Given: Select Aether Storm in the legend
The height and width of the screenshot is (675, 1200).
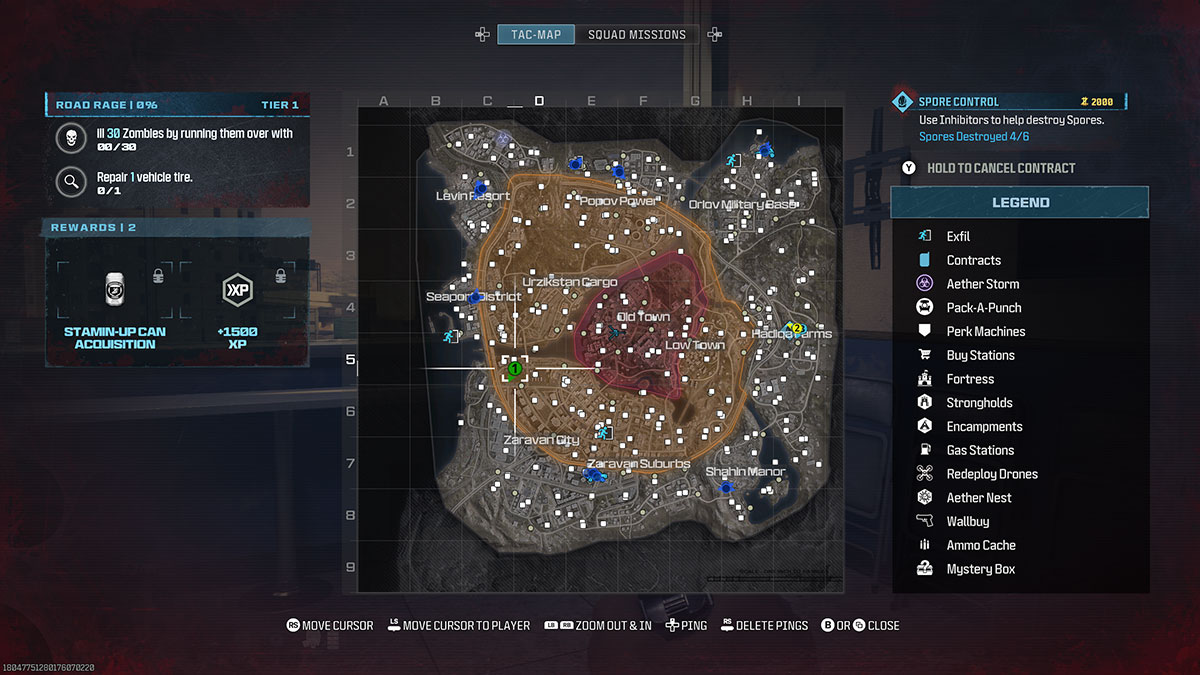Looking at the screenshot, I should pyautogui.click(x=982, y=284).
